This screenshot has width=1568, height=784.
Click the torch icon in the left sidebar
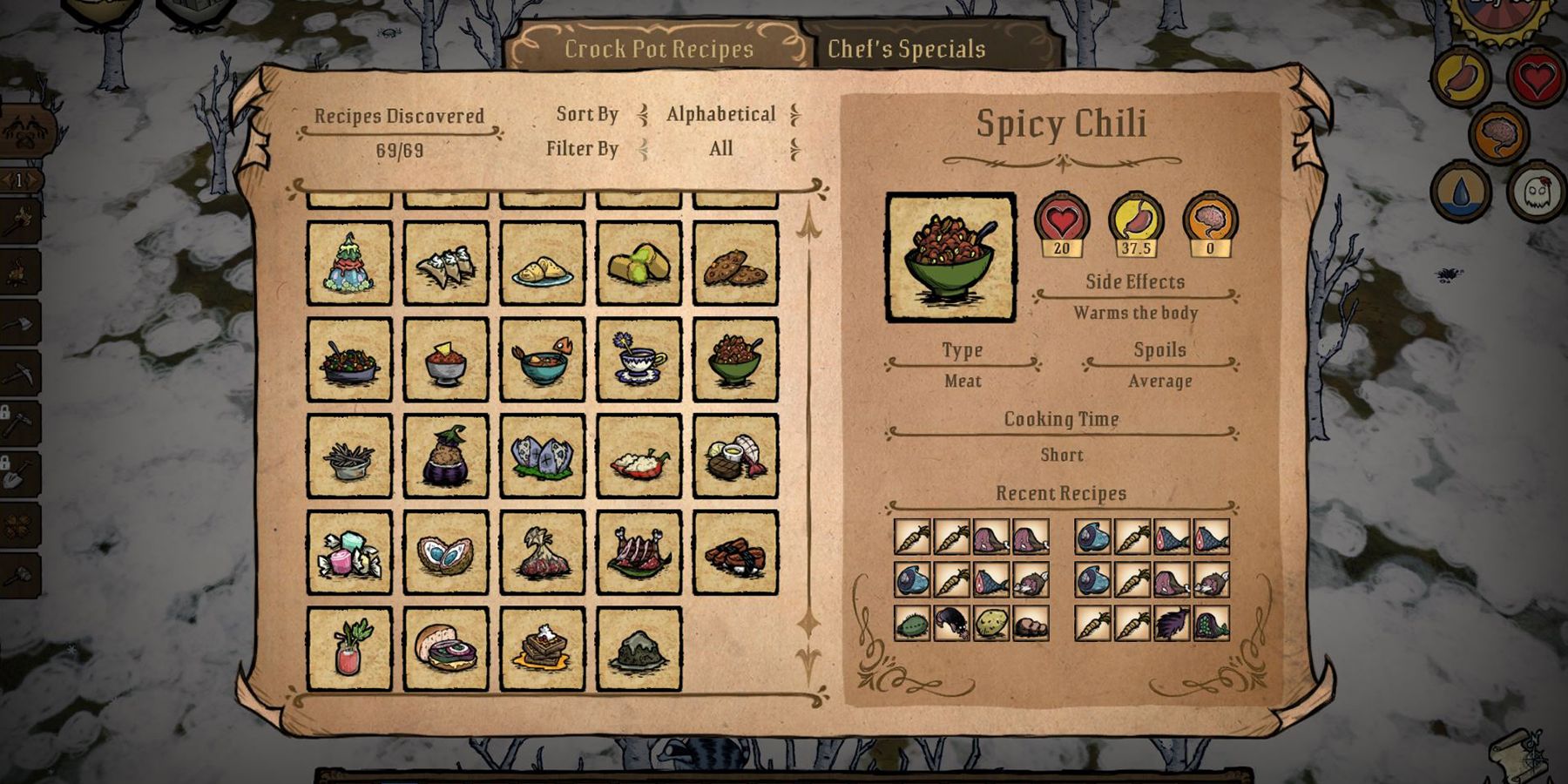tap(20, 218)
